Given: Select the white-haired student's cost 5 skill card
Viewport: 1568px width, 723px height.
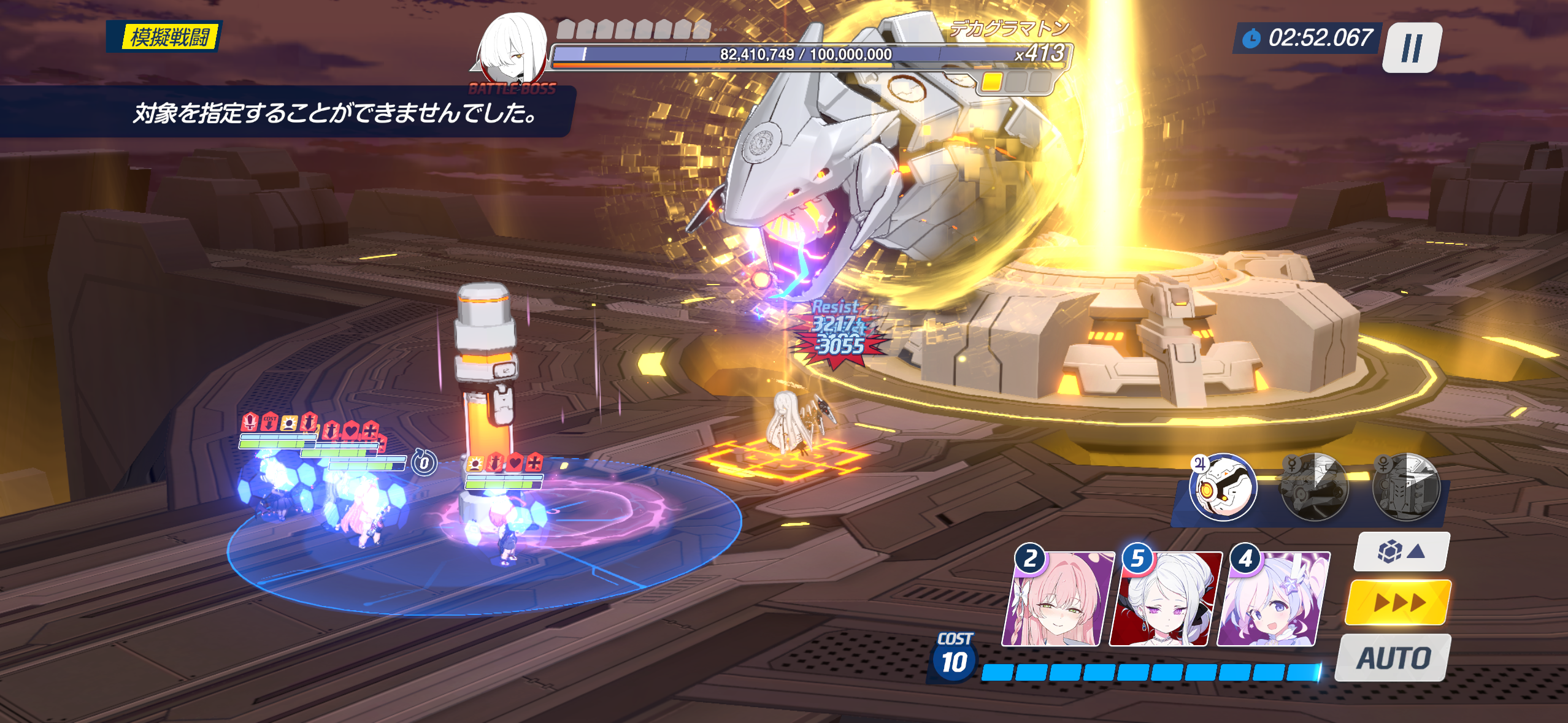Looking at the screenshot, I should click(1164, 599).
